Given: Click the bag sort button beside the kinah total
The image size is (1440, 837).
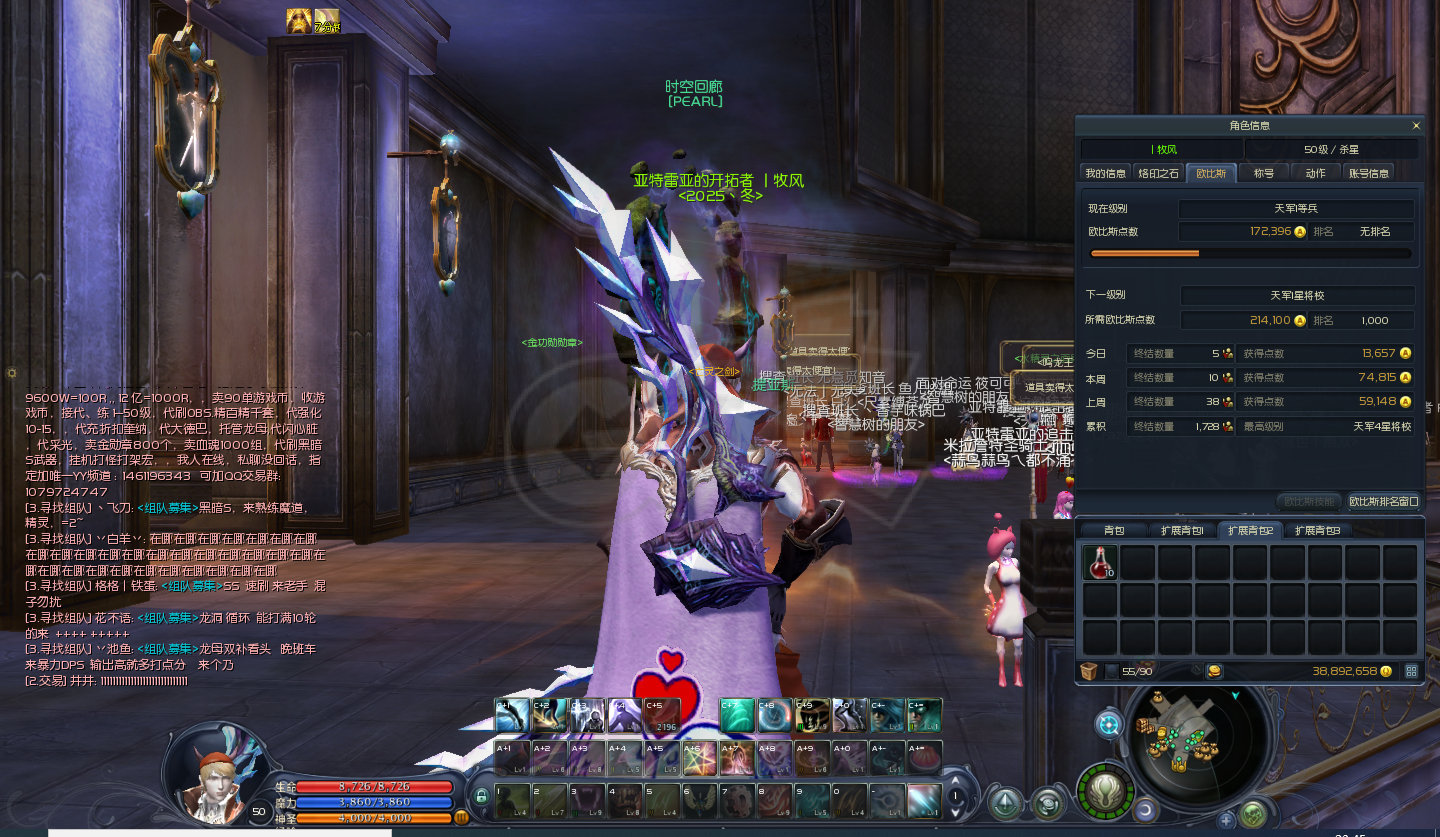Looking at the screenshot, I should tap(1412, 671).
